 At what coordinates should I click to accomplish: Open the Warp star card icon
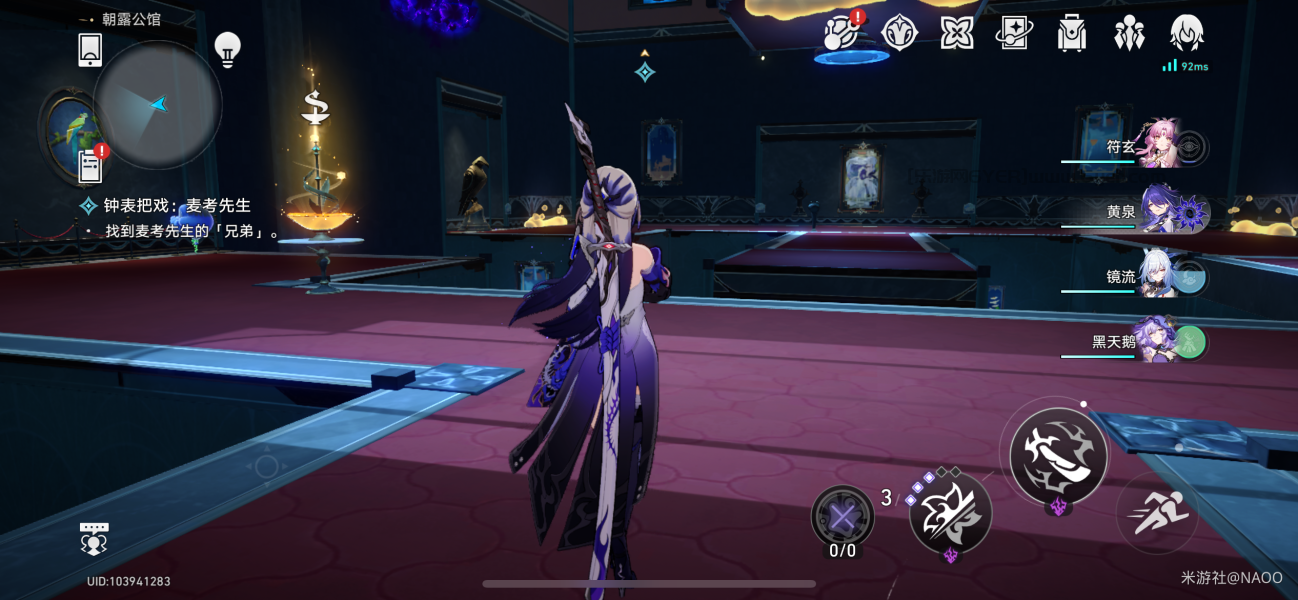pyautogui.click(x=1013, y=33)
